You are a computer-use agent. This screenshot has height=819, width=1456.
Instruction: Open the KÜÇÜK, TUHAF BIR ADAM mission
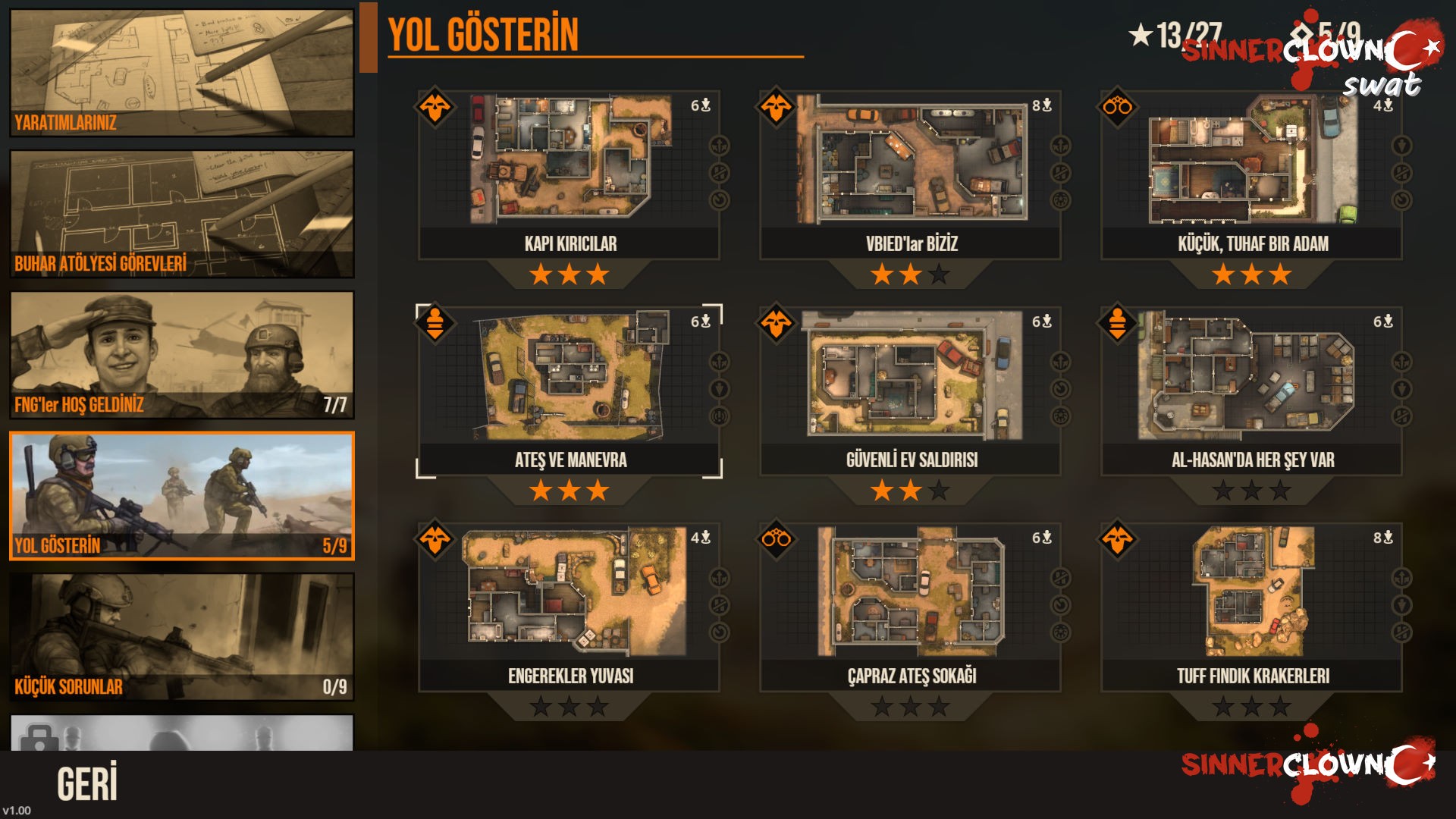tap(1251, 174)
